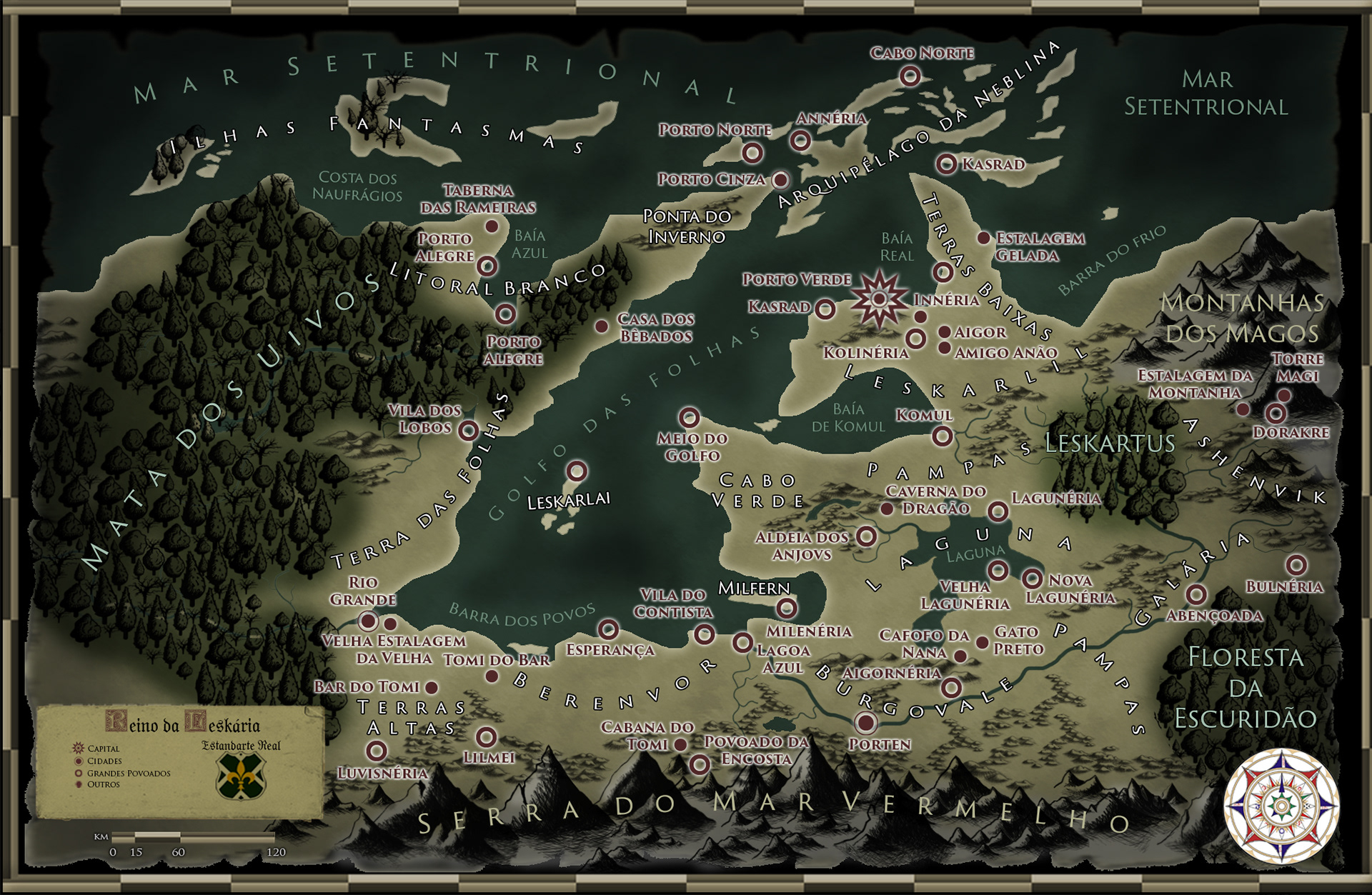
Task: Select the star-shaped capital marker
Action: coord(880,299)
